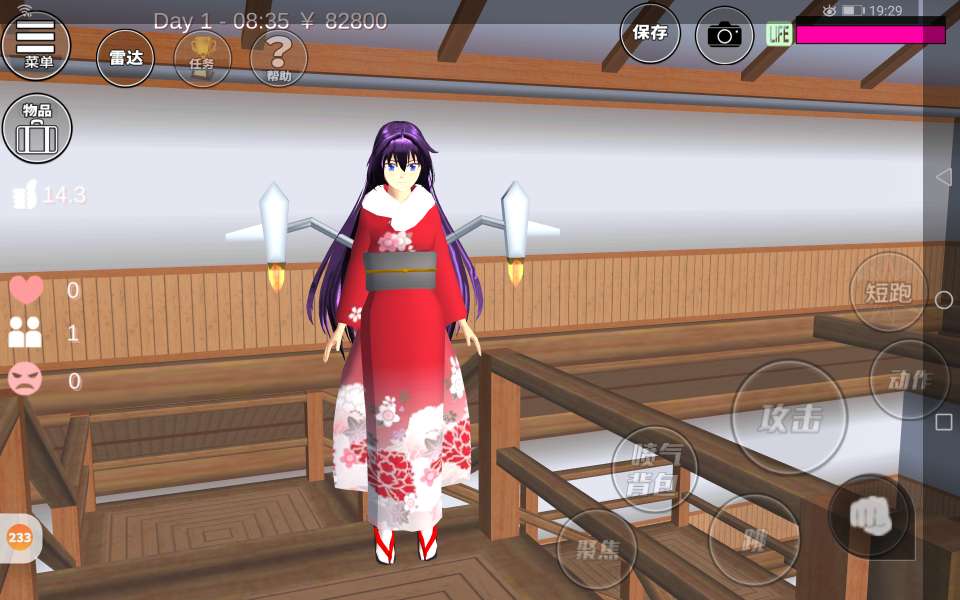960x600 pixels.
Task: Open the 菜单 hamburger menu
Action: point(37,44)
